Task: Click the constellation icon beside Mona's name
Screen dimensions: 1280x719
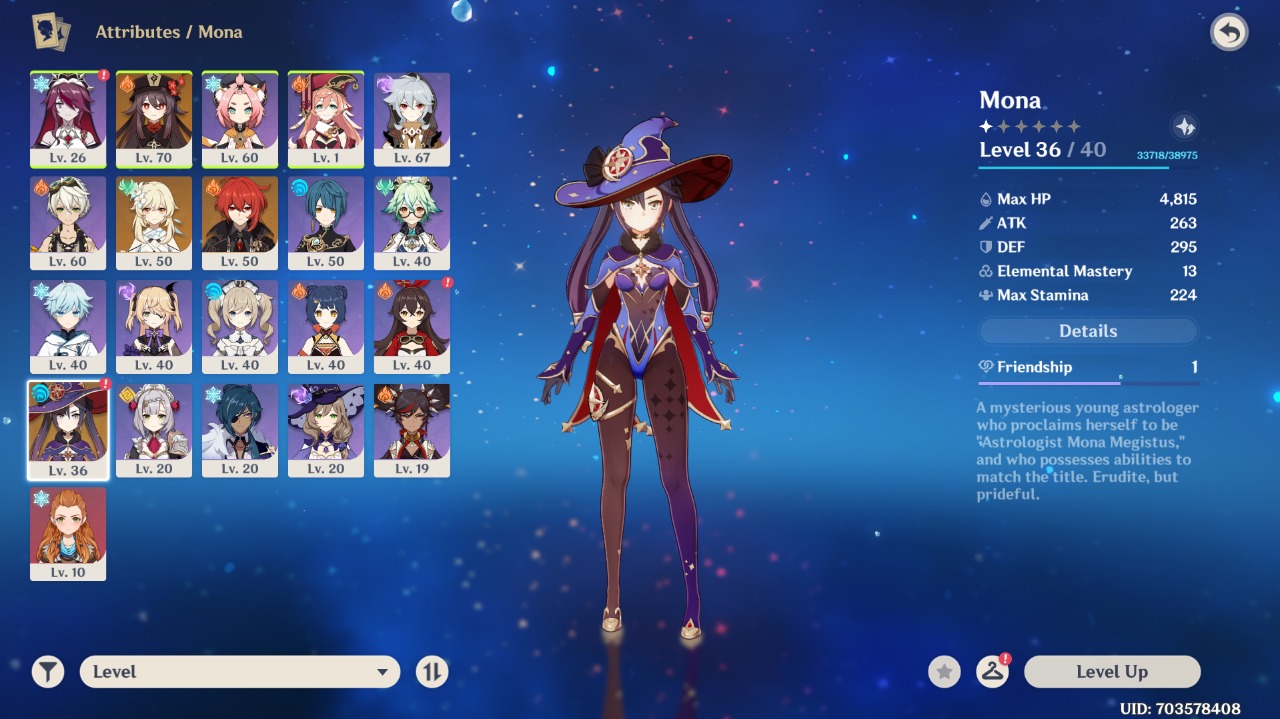Action: [x=1185, y=127]
